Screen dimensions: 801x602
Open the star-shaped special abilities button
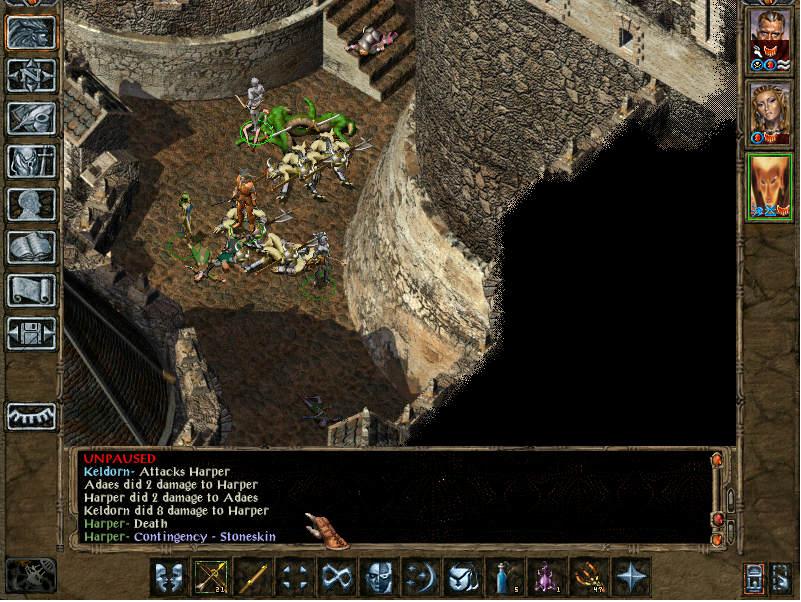631,577
